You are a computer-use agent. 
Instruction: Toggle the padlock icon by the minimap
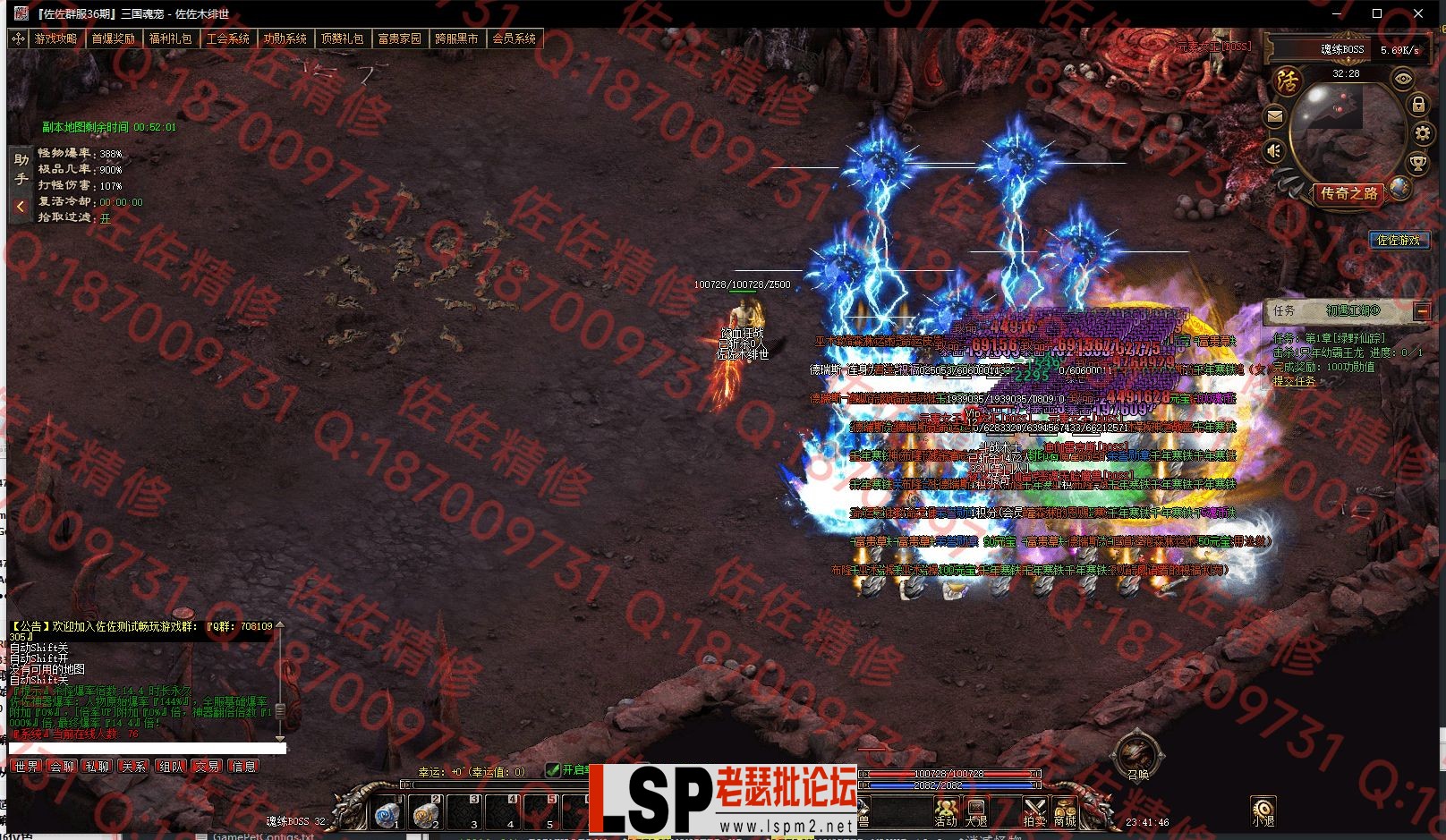point(1418,105)
